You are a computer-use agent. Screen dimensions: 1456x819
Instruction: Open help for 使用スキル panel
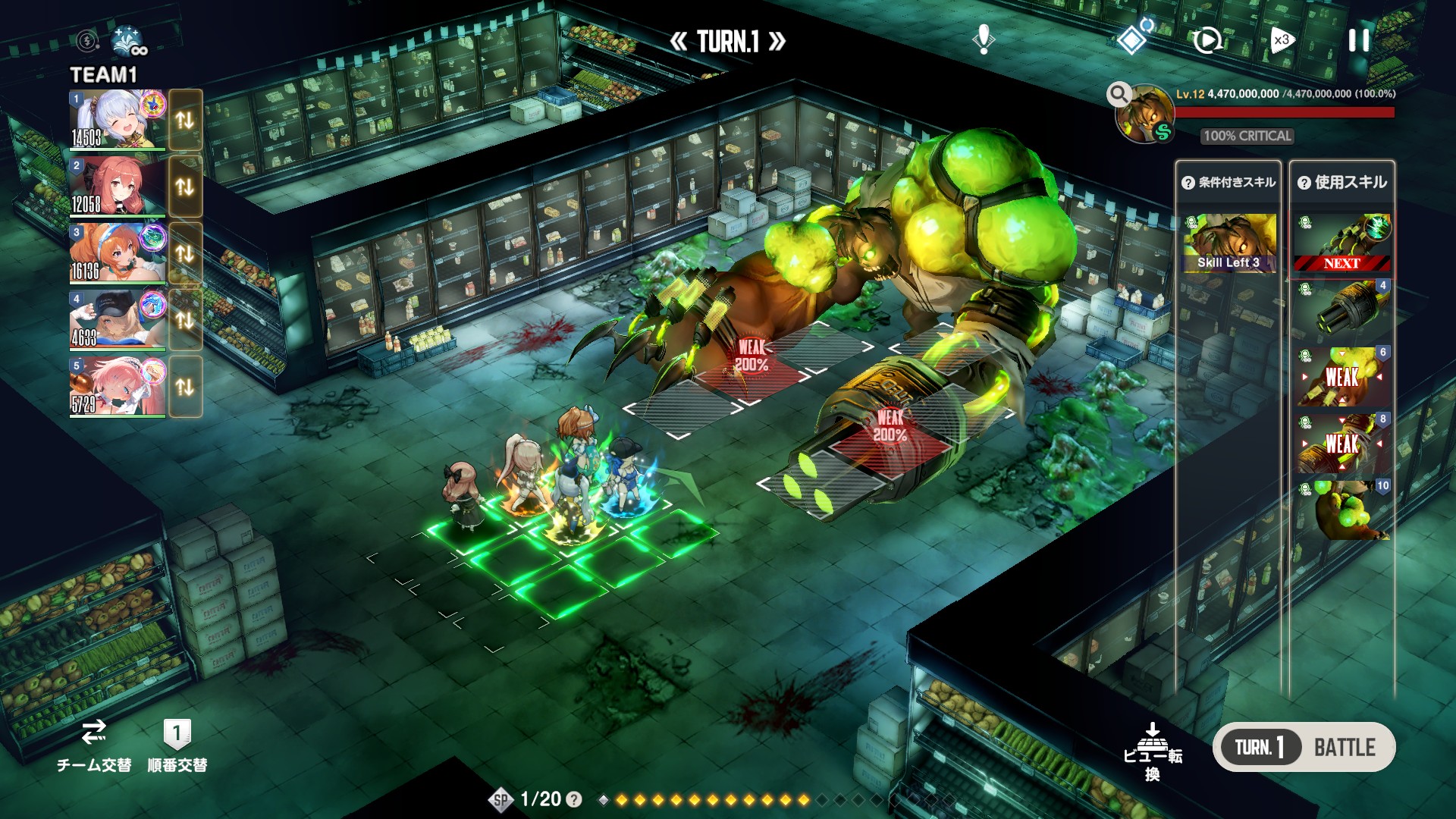click(1304, 183)
